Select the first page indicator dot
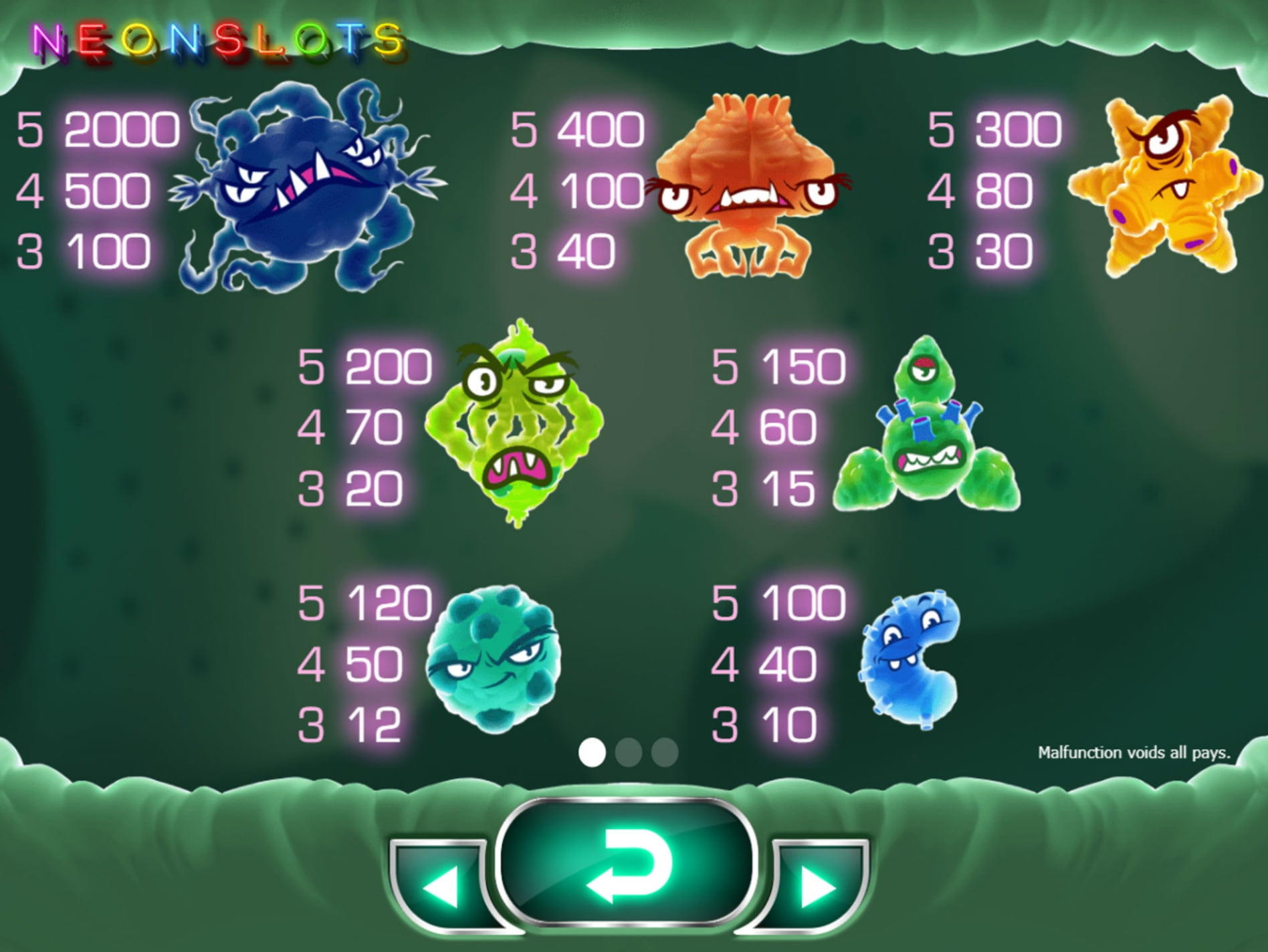 592,752
